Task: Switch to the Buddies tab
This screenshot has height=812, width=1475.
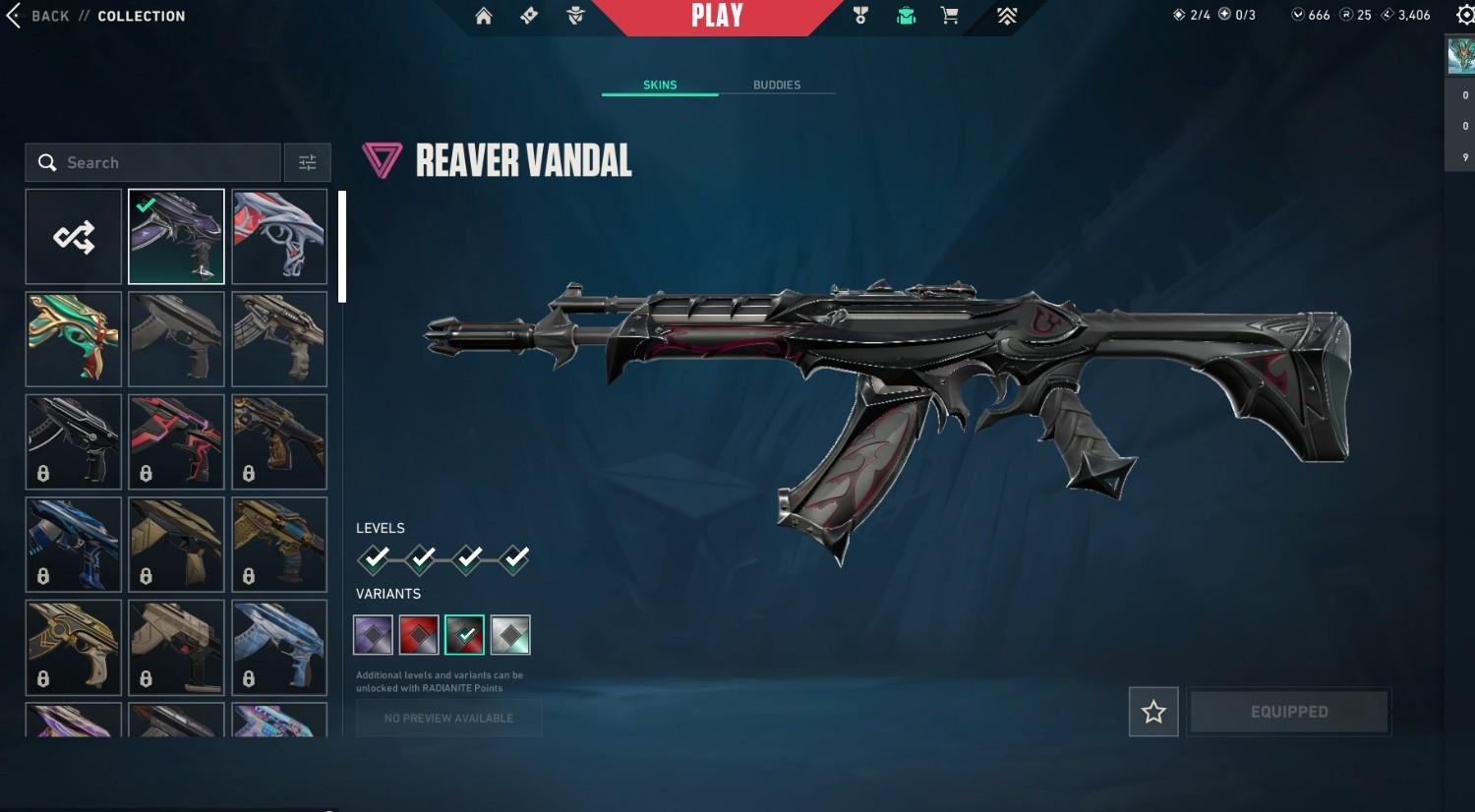Action: pyautogui.click(x=777, y=85)
